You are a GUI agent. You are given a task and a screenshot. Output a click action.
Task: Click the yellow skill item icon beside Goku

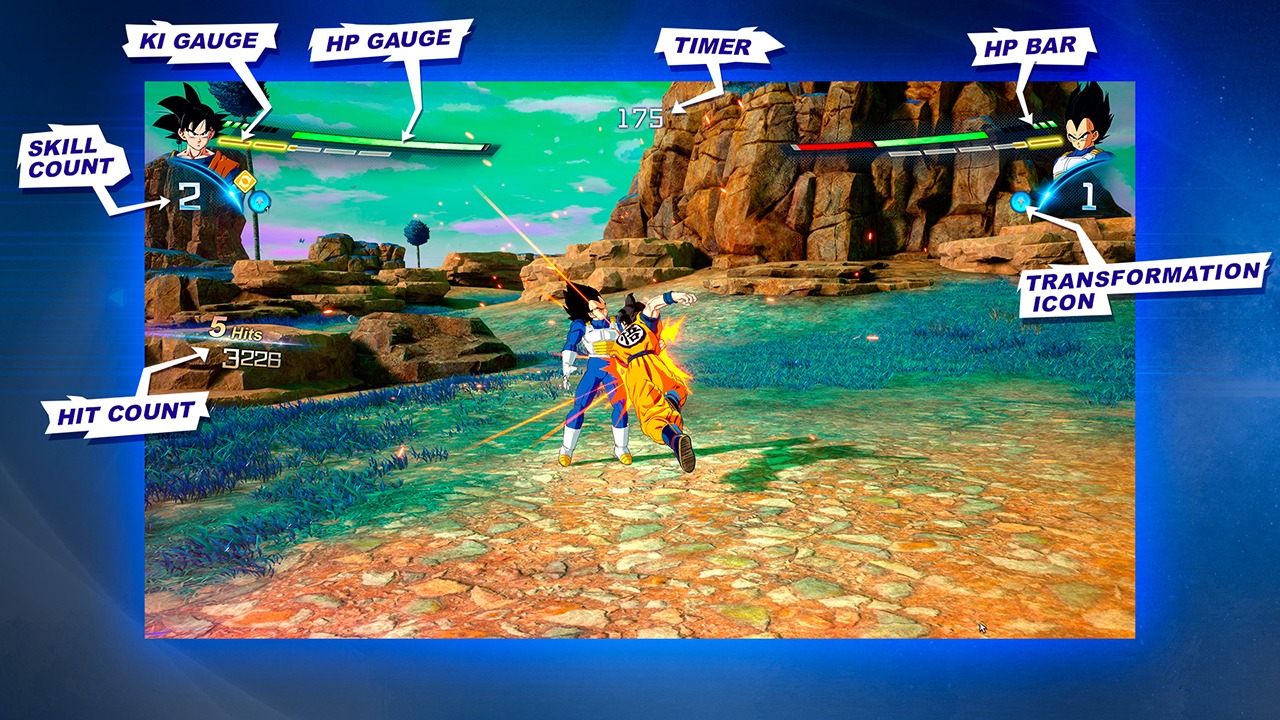[x=245, y=180]
